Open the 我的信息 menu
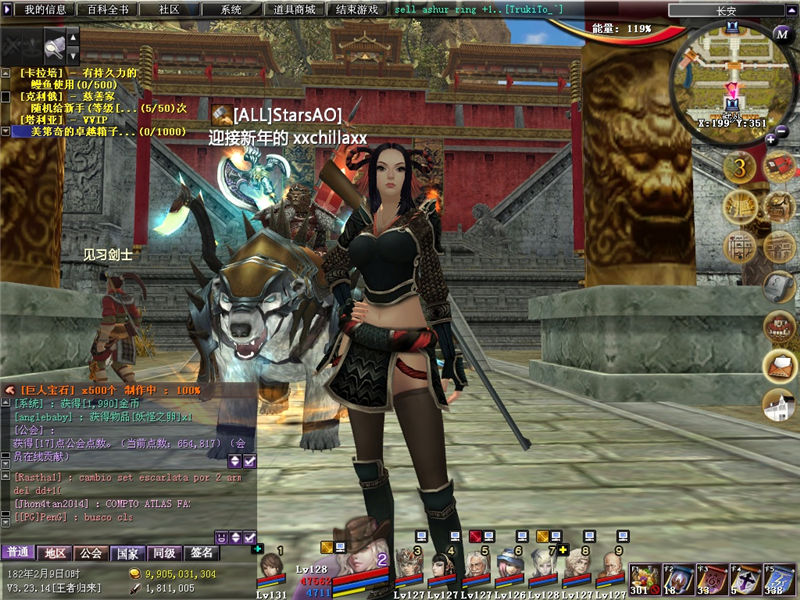Screen dimensions: 800x600 click(x=44, y=9)
